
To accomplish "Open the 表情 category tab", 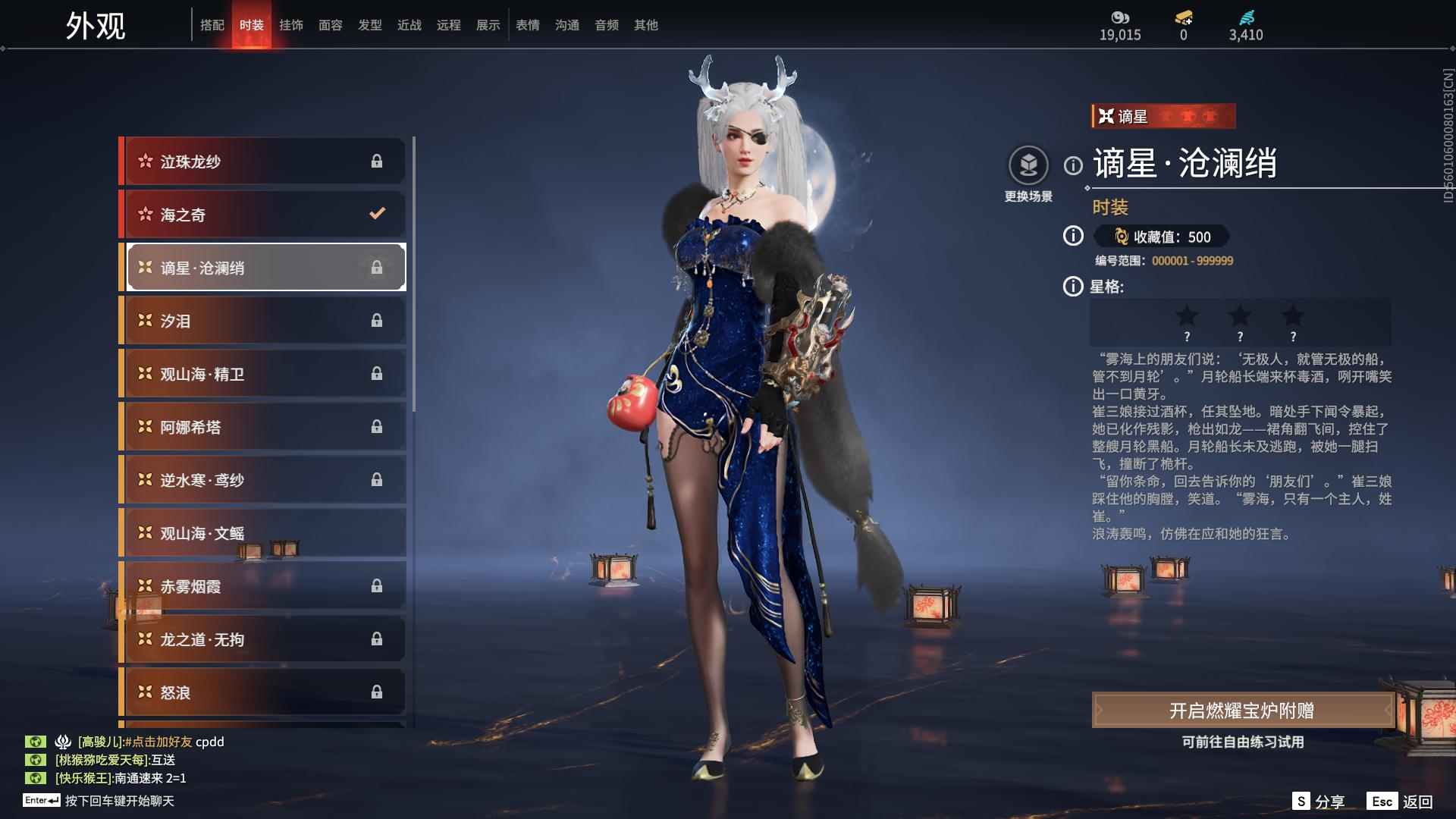I will point(527,24).
